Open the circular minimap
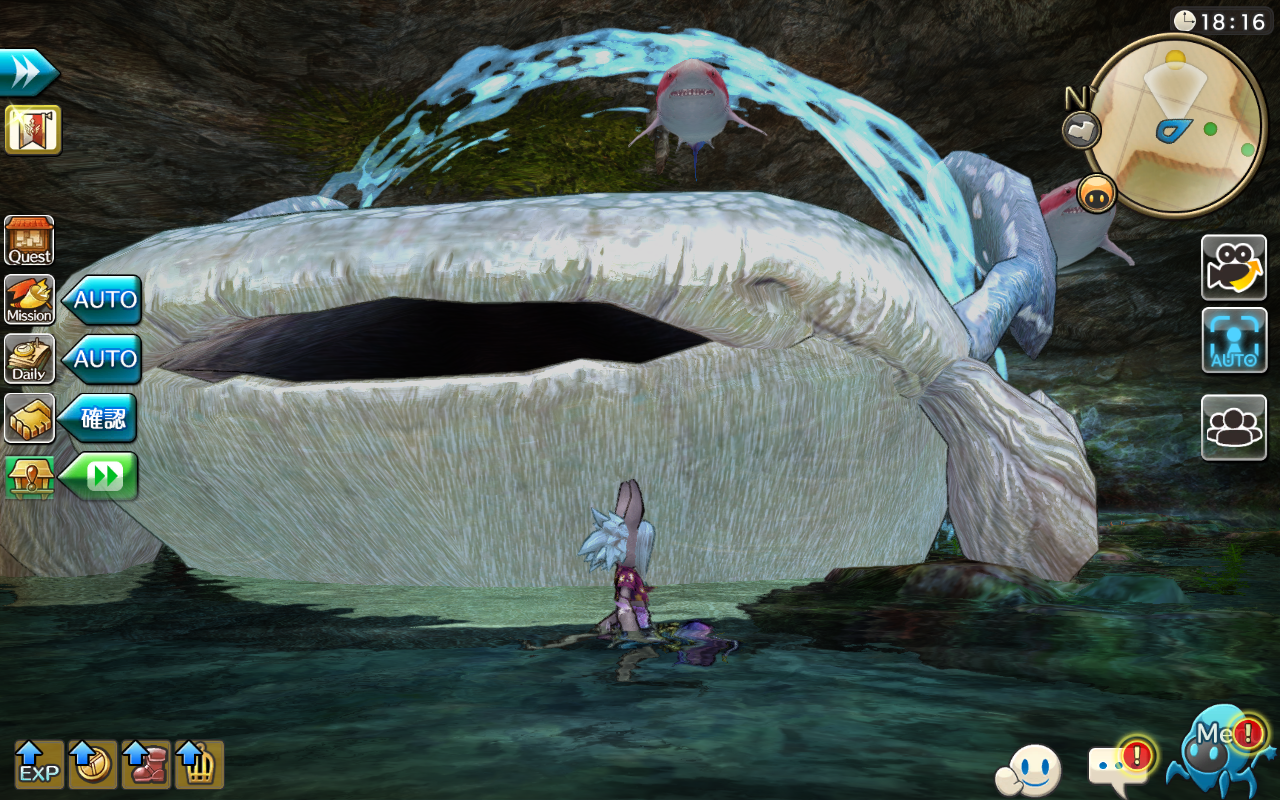The image size is (1280, 800). (1176, 125)
